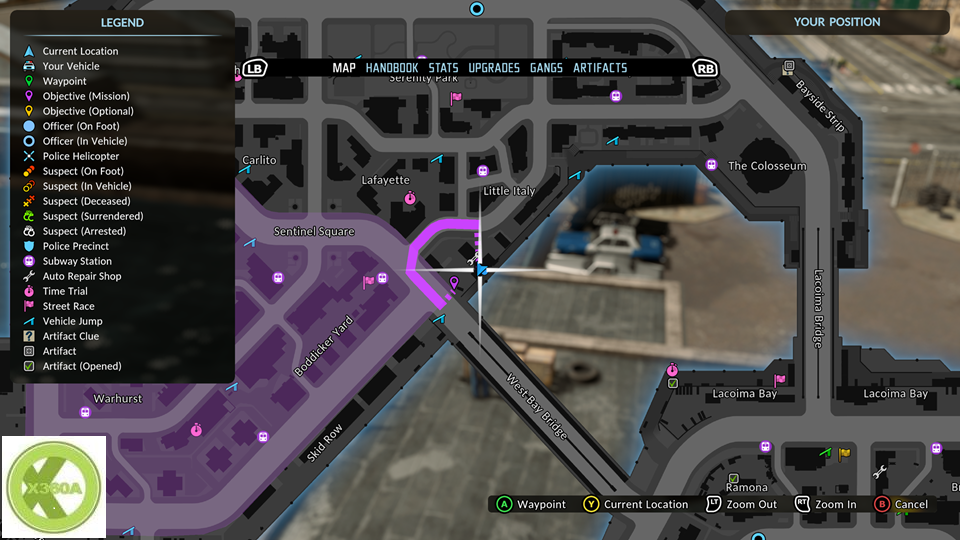
Task: Click the artifact clue icon near Bayside Strip
Action: (788, 67)
